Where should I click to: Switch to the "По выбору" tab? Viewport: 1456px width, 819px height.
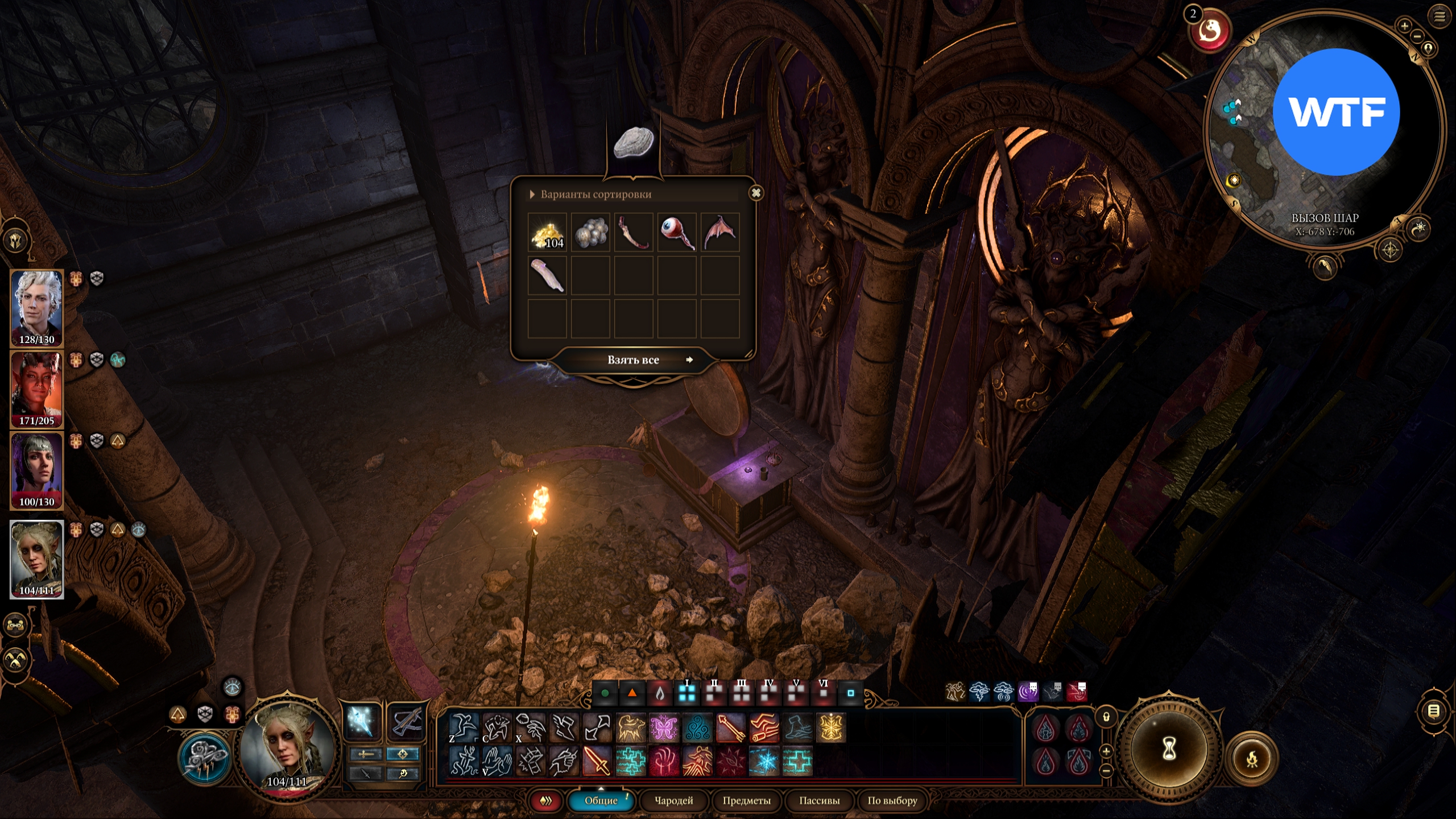point(892,801)
